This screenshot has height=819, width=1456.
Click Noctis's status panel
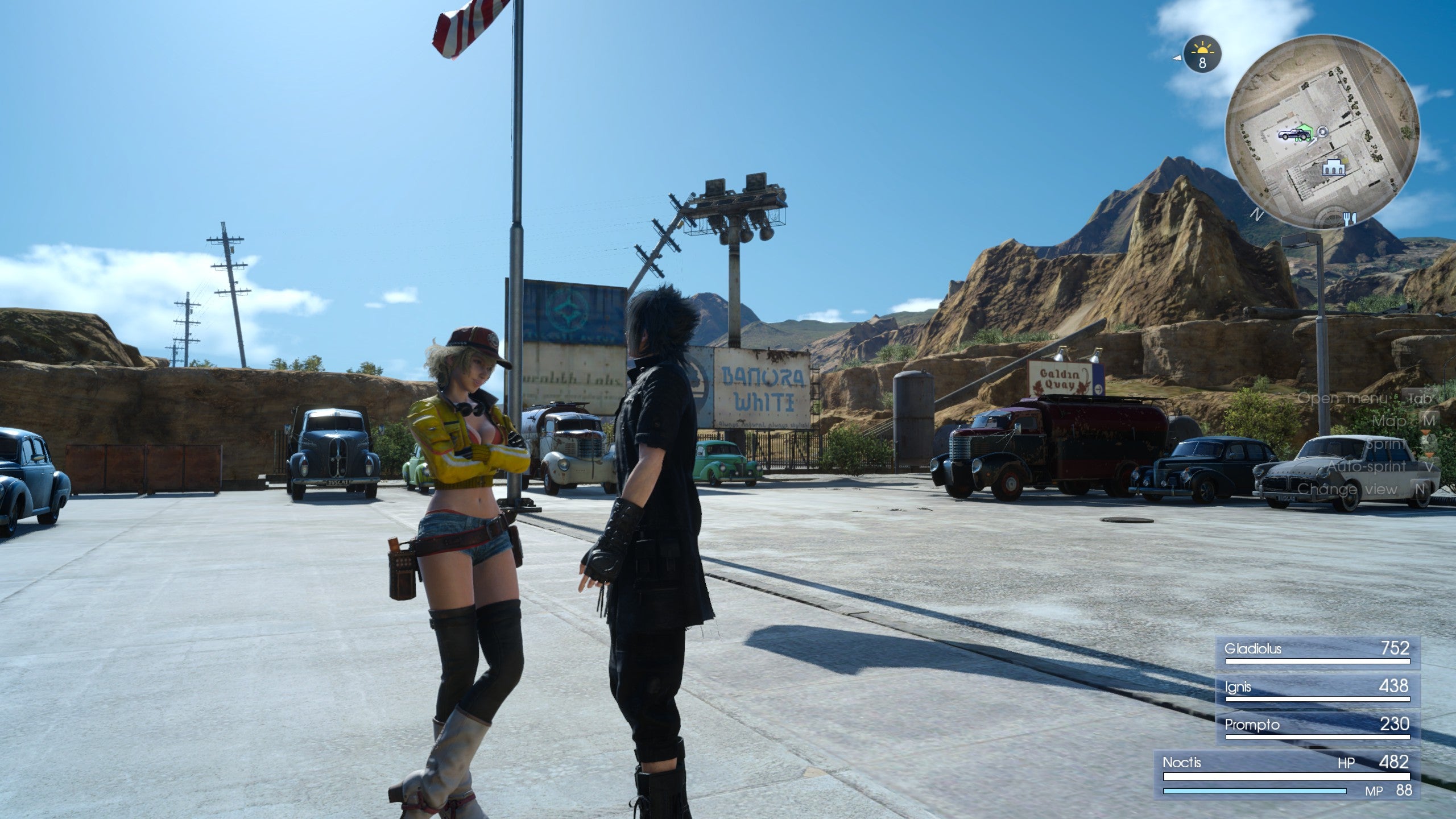[1285, 775]
